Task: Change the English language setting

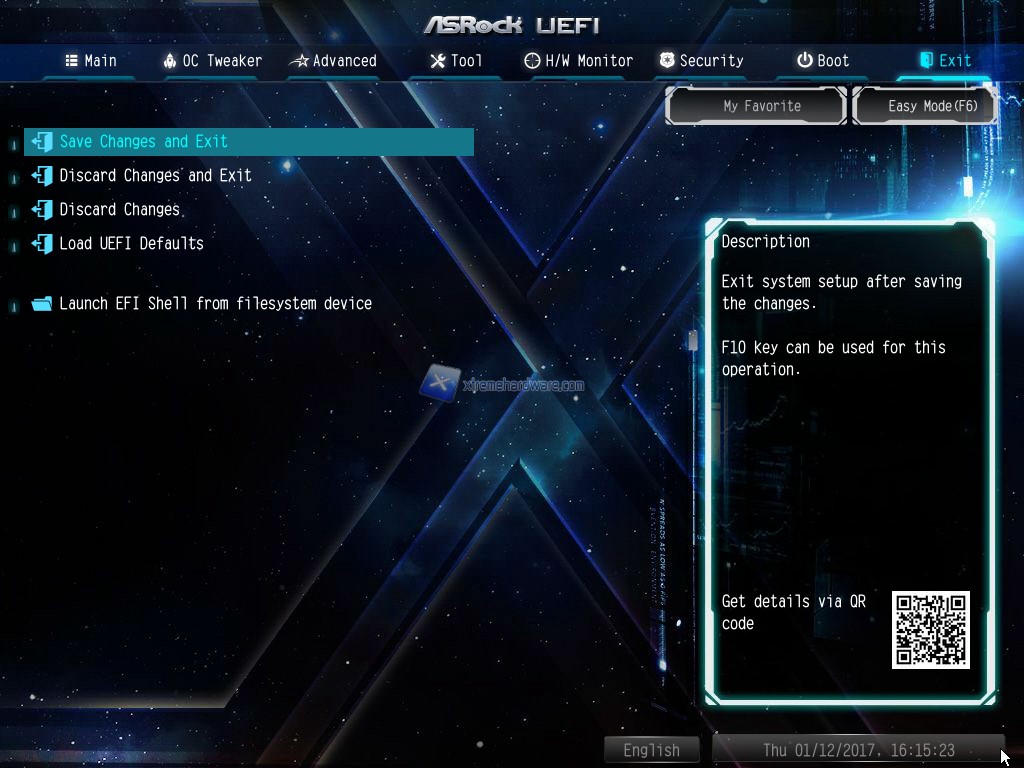Action: pos(651,750)
